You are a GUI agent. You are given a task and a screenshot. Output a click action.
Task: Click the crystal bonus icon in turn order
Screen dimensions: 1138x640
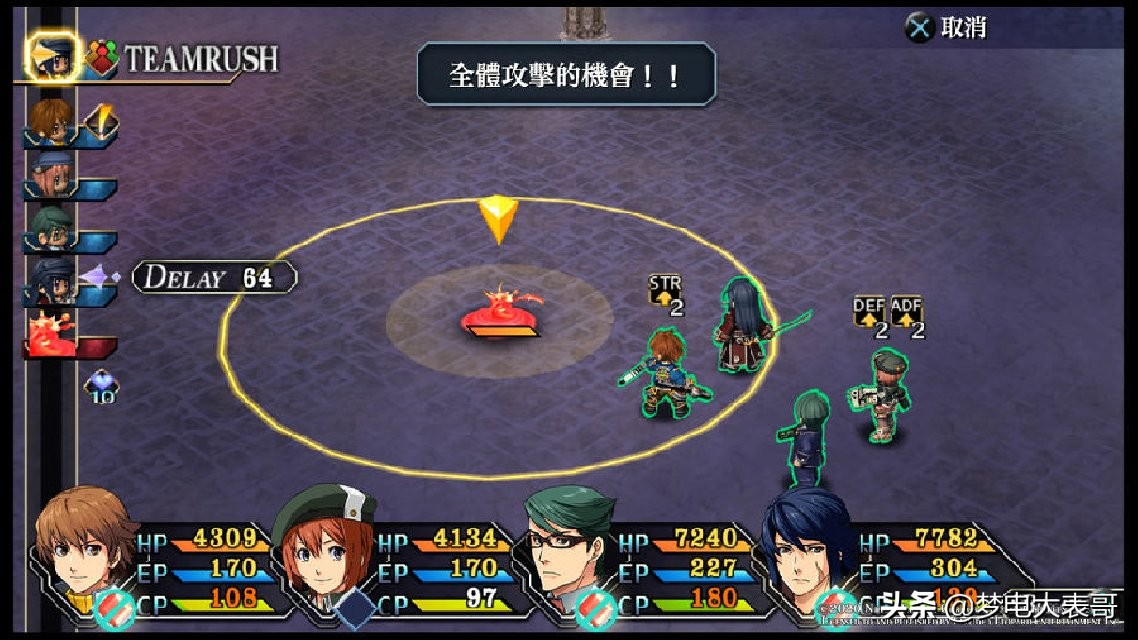[x=101, y=384]
